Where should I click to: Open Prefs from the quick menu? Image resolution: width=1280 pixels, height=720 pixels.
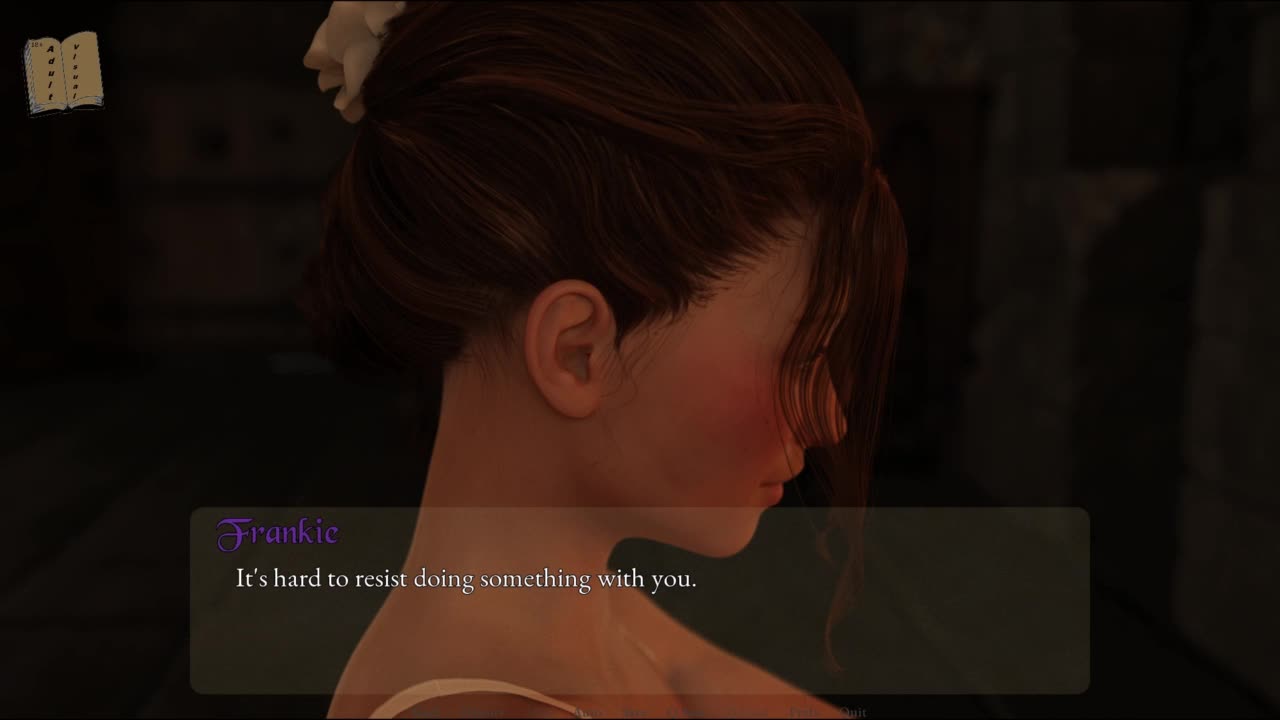coord(804,712)
